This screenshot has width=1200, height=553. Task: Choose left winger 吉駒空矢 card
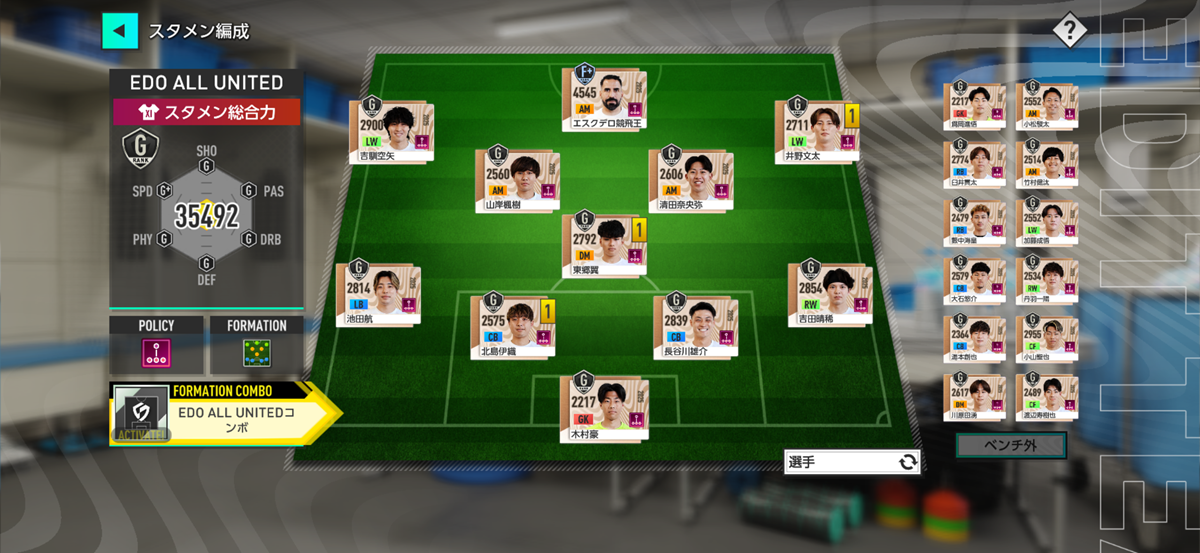click(x=390, y=130)
